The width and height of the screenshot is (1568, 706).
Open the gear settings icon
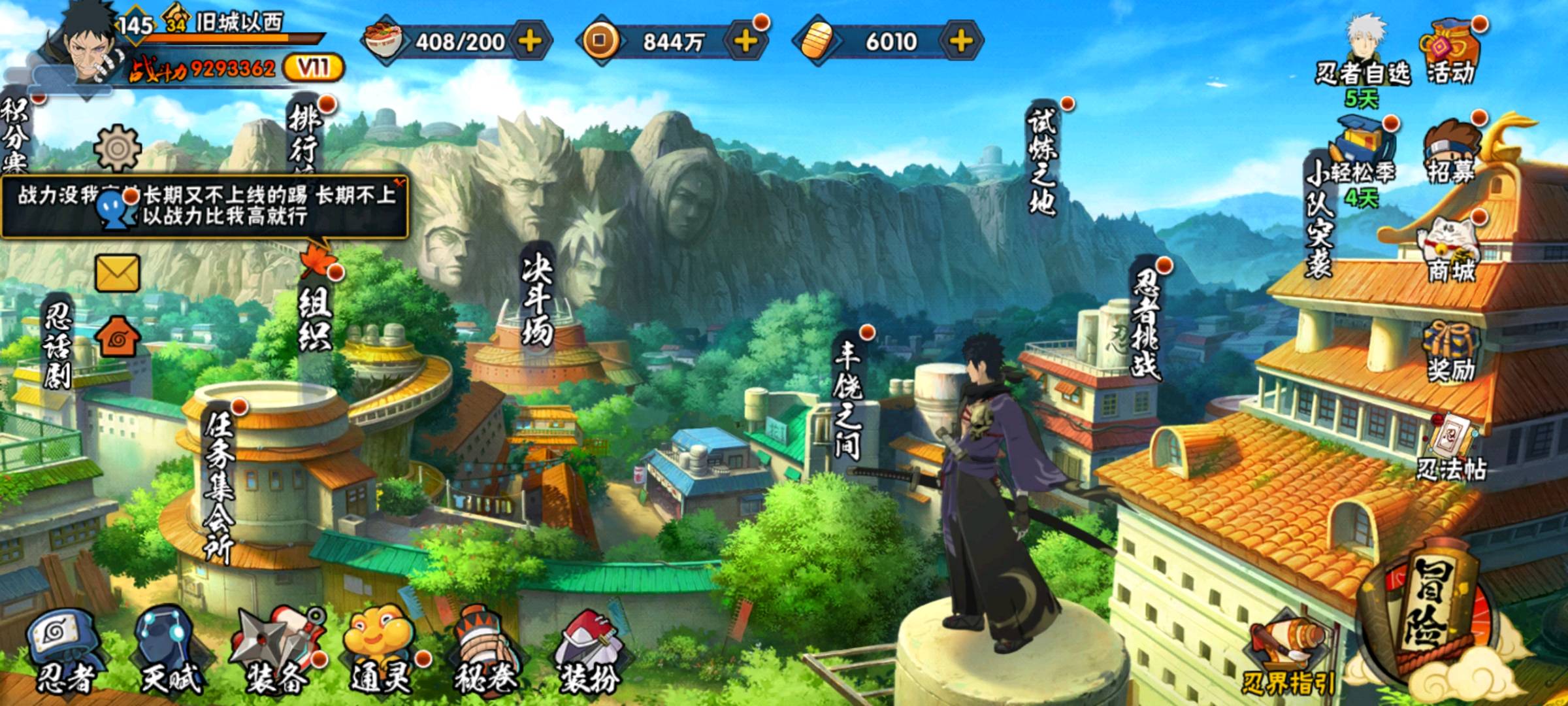click(118, 149)
